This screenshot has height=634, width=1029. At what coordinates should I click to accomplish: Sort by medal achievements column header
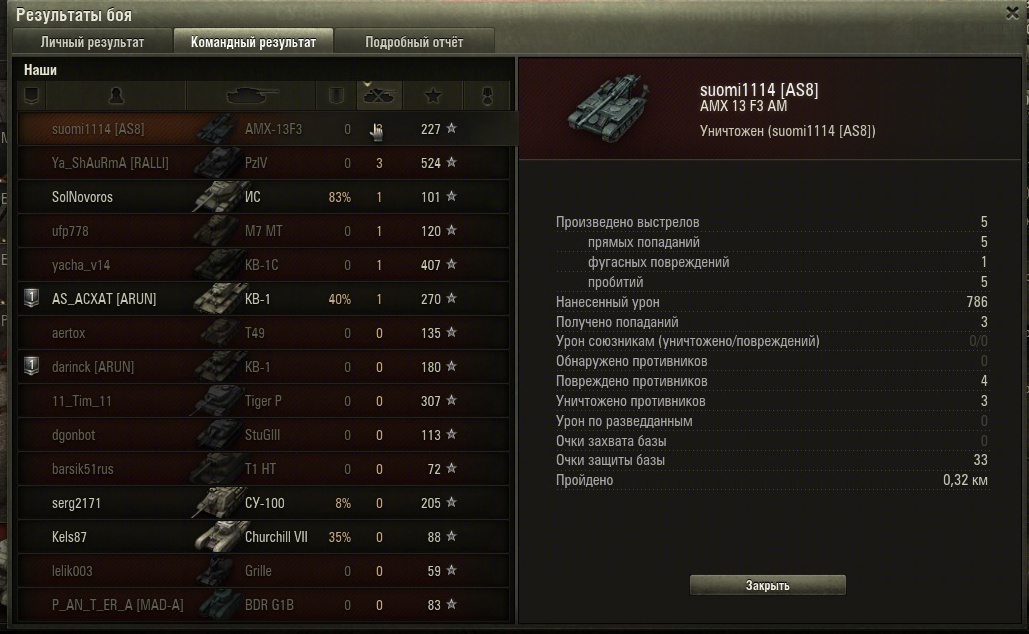pos(488,96)
